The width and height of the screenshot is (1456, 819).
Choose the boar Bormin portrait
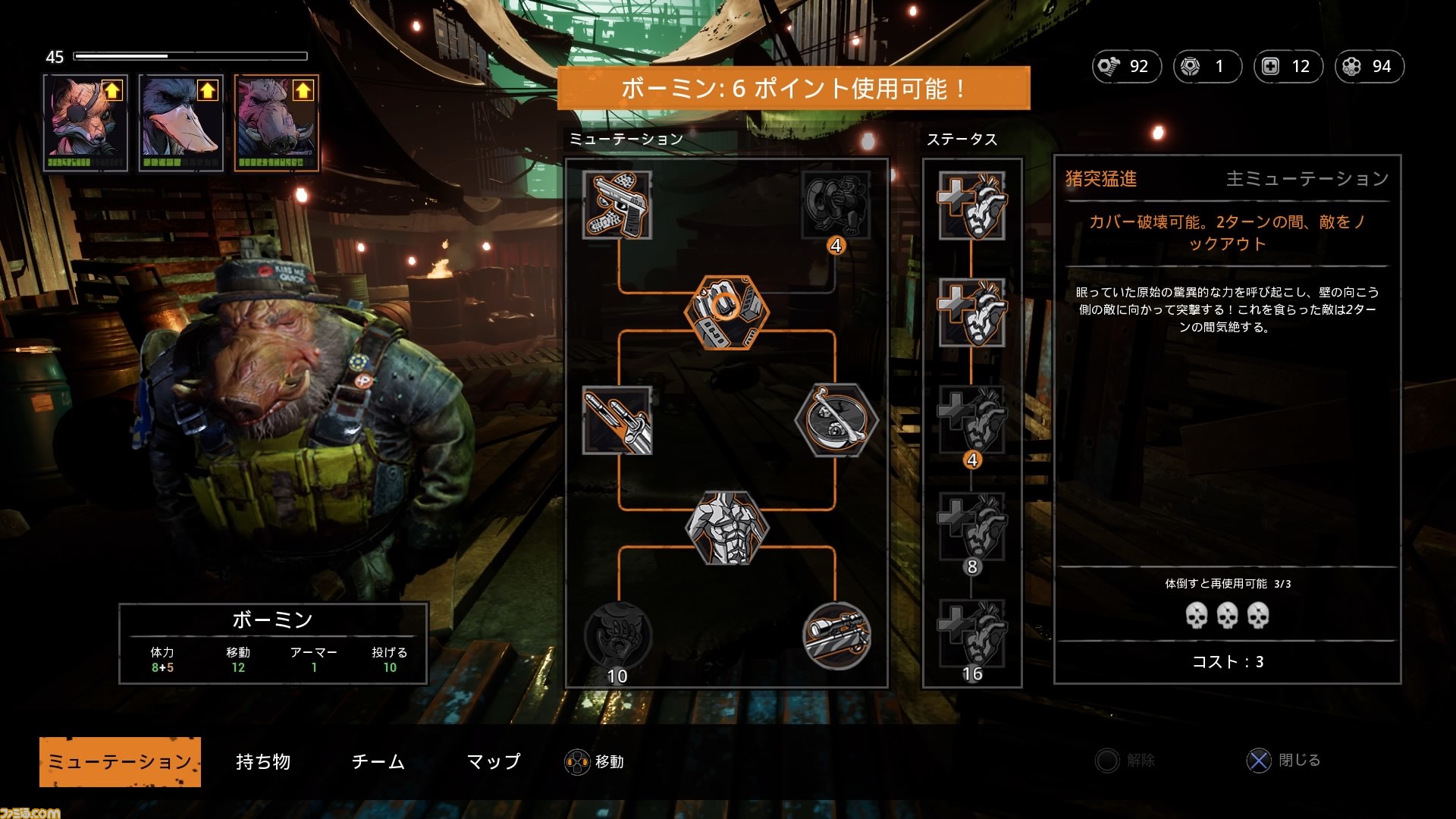[x=276, y=124]
